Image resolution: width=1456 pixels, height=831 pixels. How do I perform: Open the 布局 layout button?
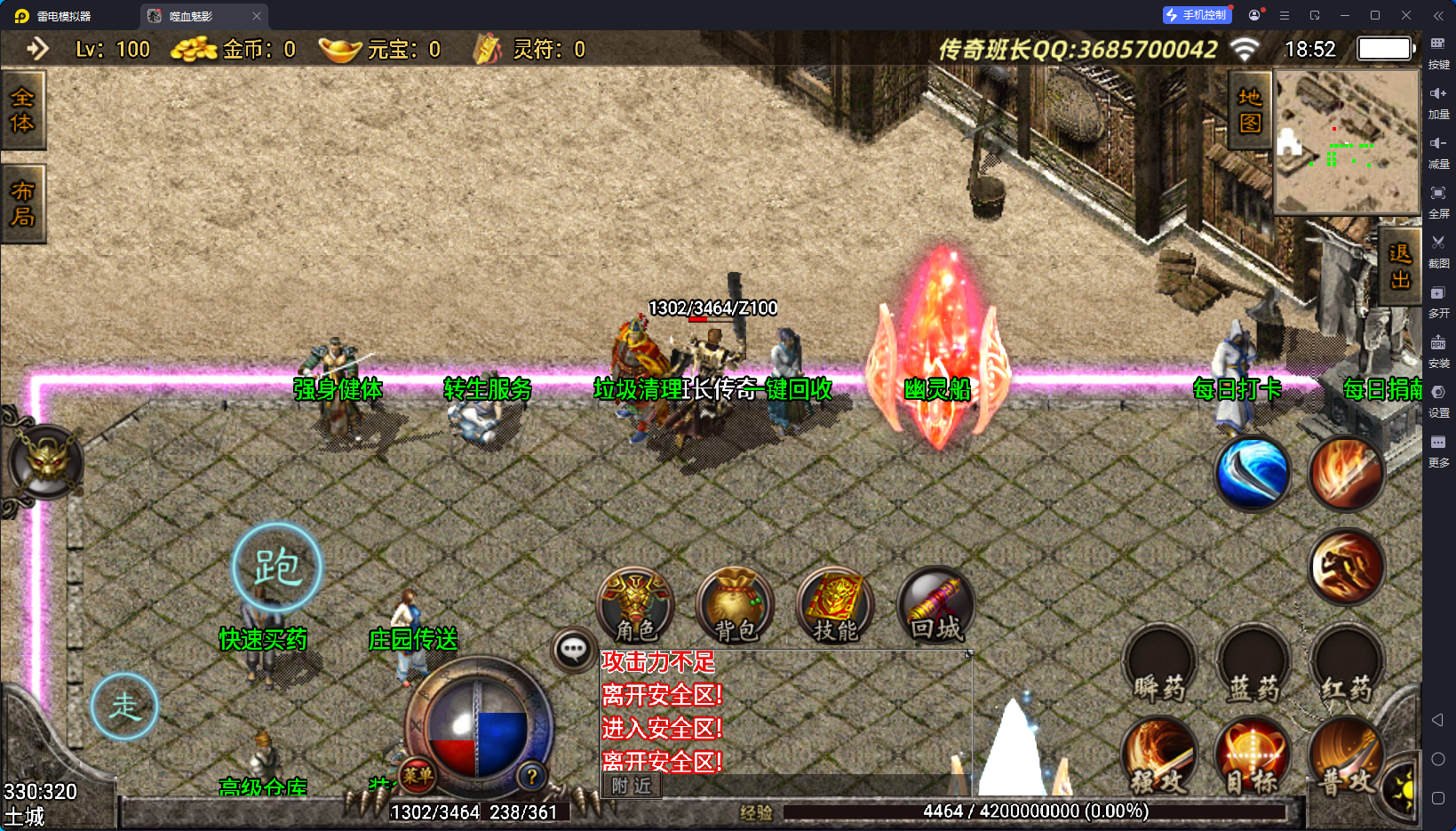(x=22, y=204)
